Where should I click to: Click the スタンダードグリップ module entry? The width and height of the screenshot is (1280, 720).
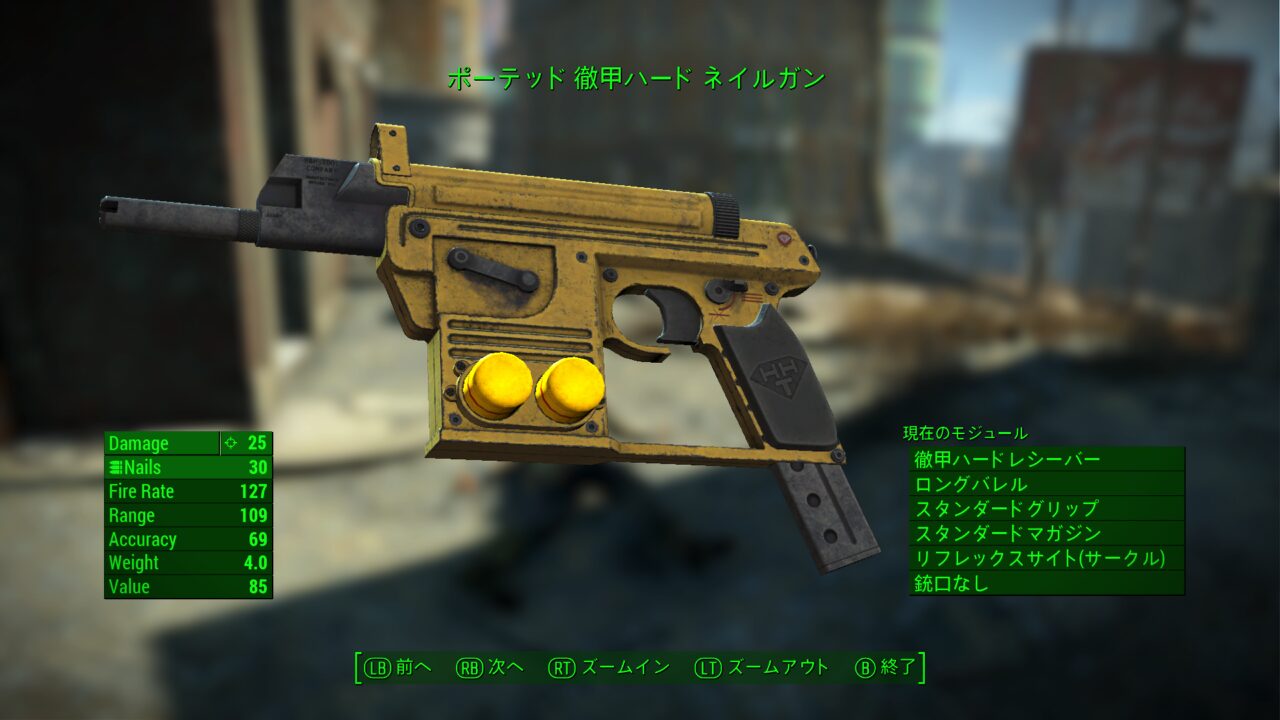pyautogui.click(x=1046, y=509)
